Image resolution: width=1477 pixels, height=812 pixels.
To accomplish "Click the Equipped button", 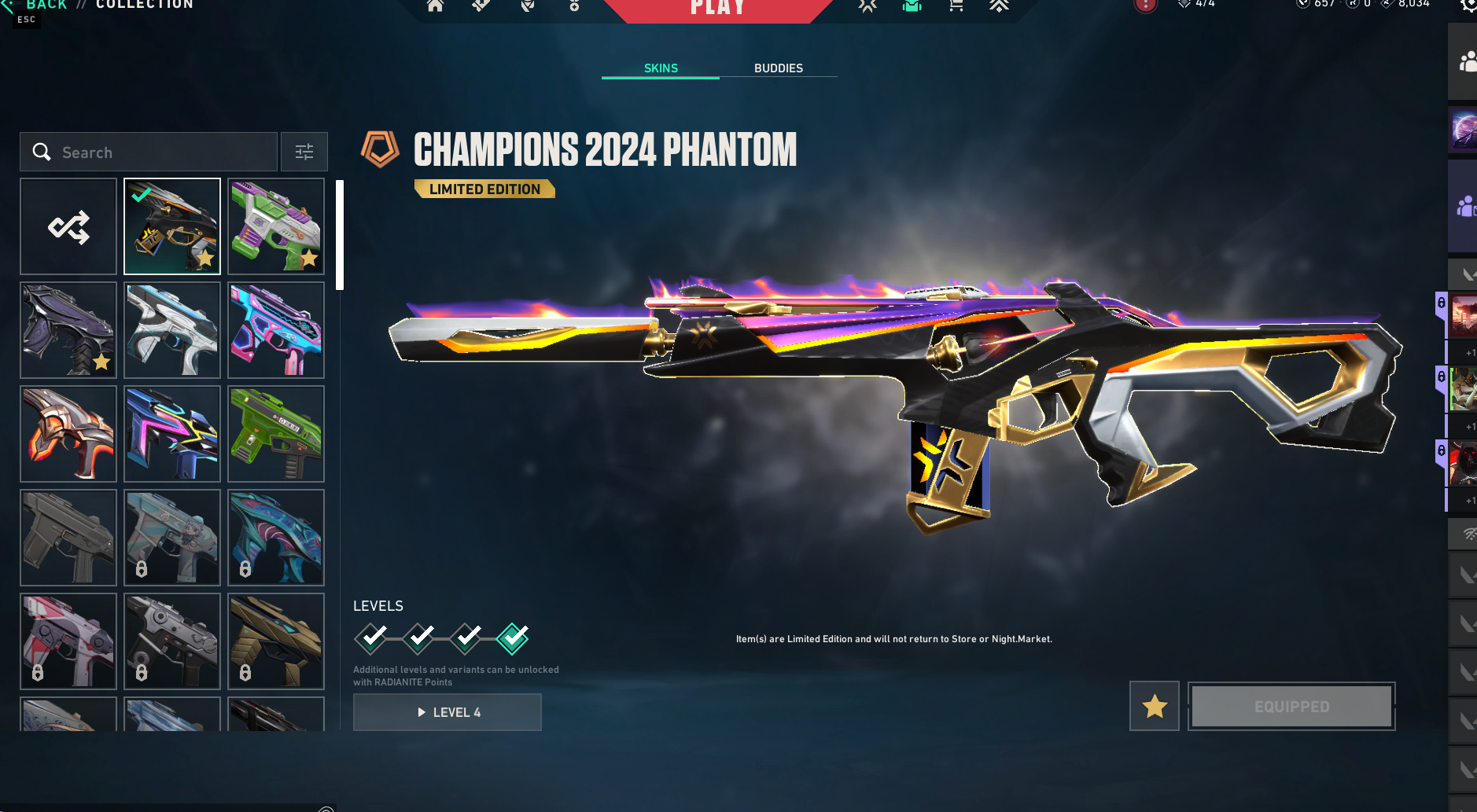I will click(1291, 706).
